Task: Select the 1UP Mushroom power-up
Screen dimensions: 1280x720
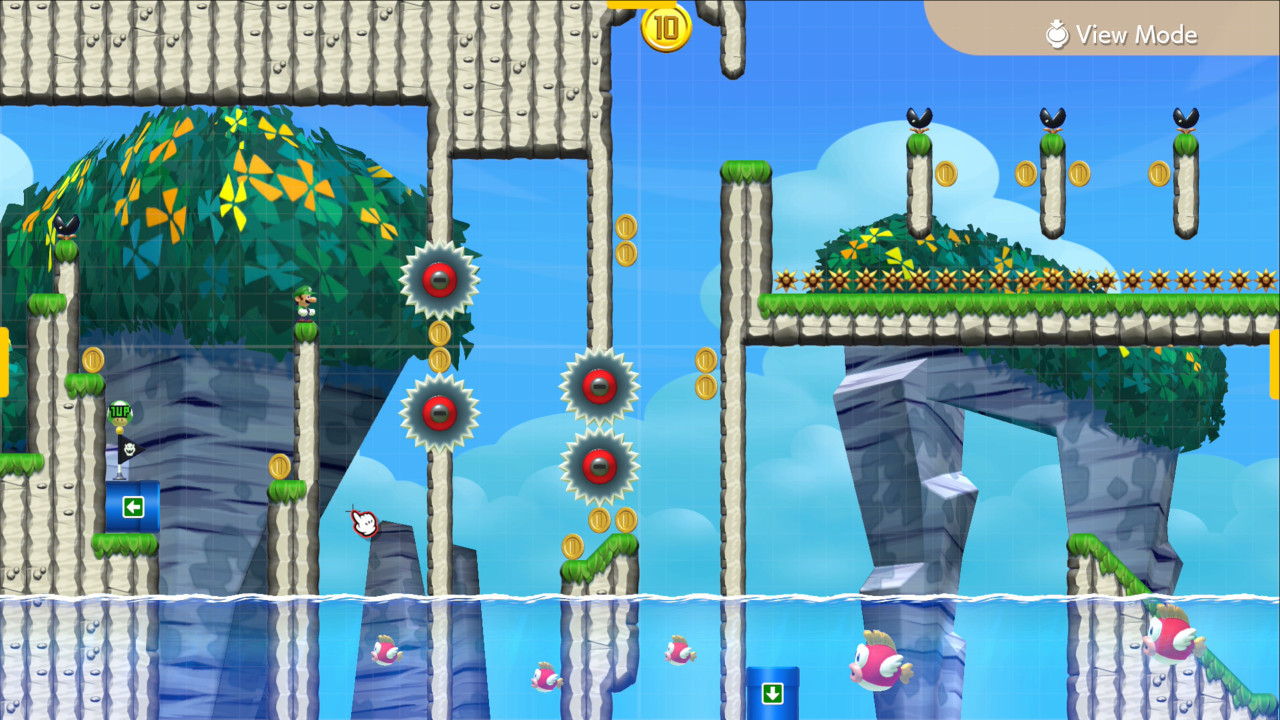Action: coord(119,412)
